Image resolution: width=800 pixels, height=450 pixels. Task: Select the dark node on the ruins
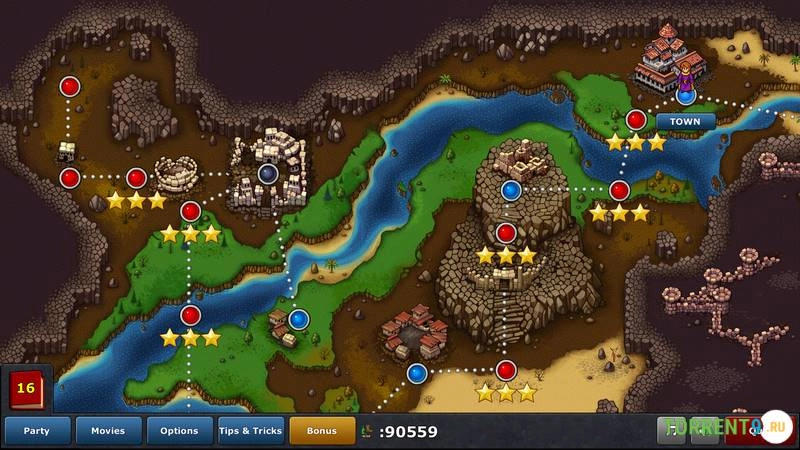point(267,175)
